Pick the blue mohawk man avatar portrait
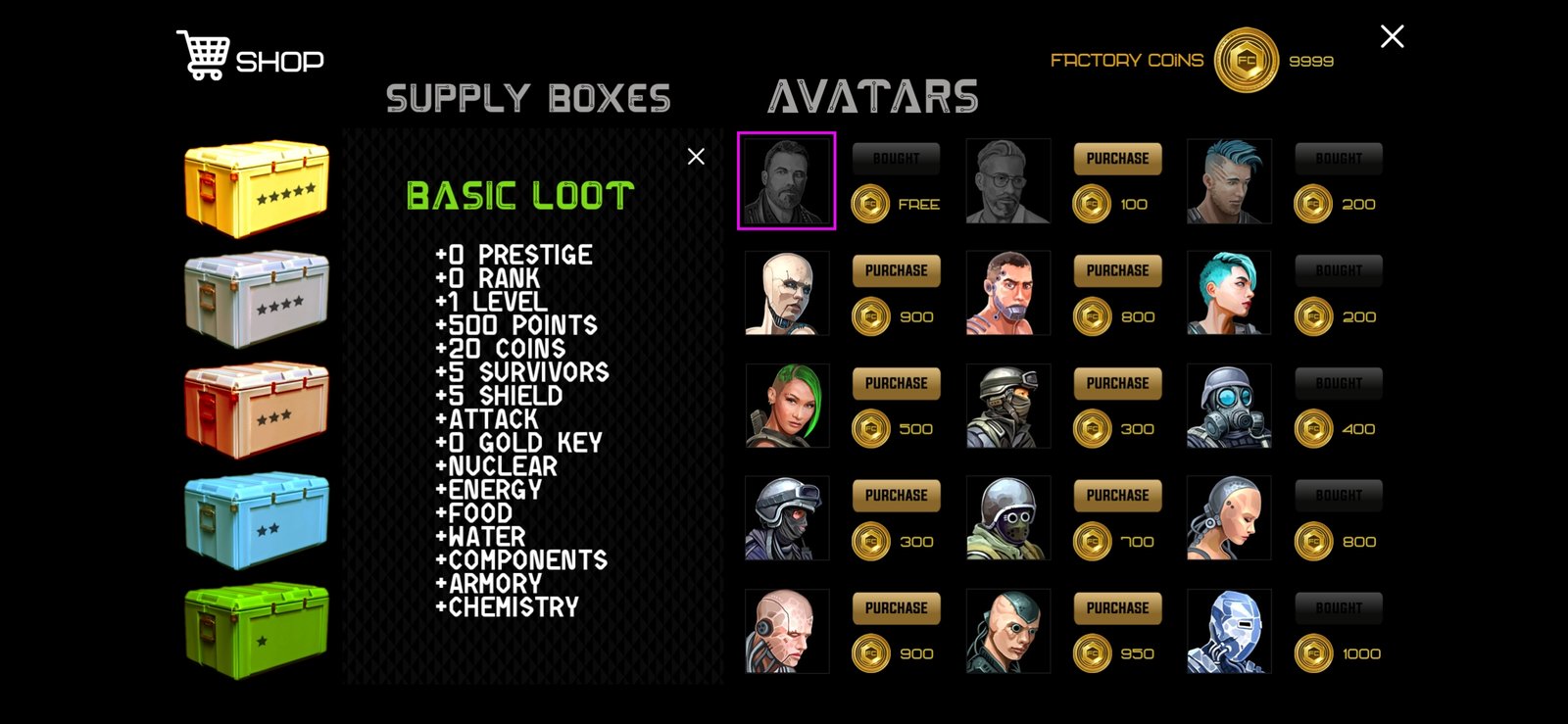The width and height of the screenshot is (1568, 724). click(1229, 181)
